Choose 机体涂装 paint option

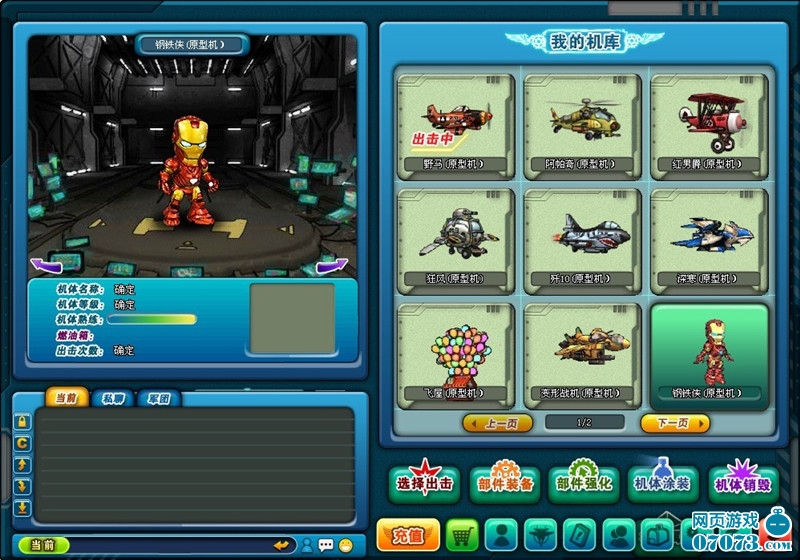pyautogui.click(x=662, y=484)
